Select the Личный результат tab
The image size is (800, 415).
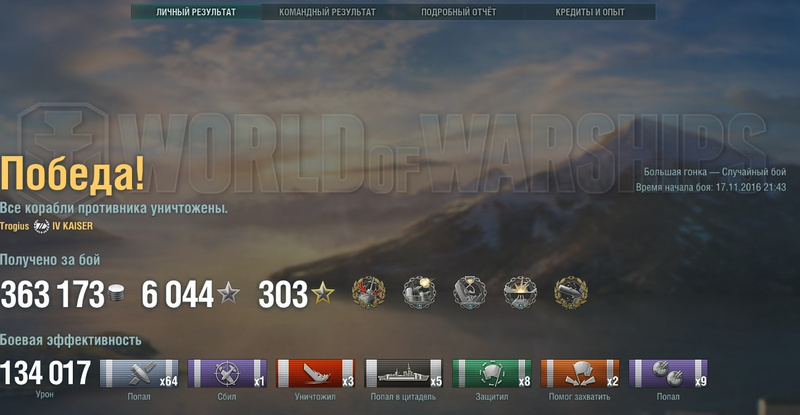tap(196, 12)
